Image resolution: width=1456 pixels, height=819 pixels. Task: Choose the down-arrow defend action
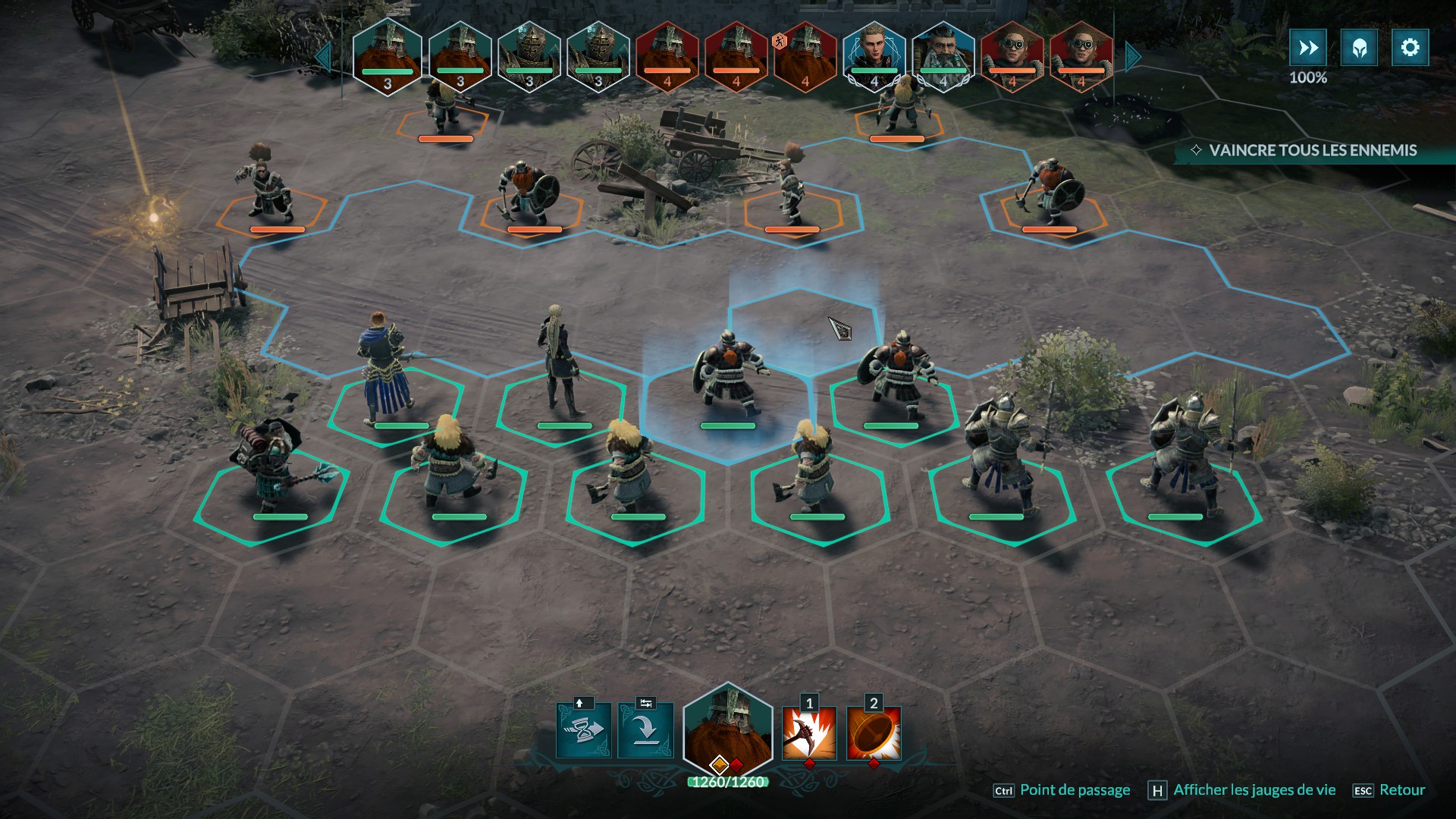645,730
